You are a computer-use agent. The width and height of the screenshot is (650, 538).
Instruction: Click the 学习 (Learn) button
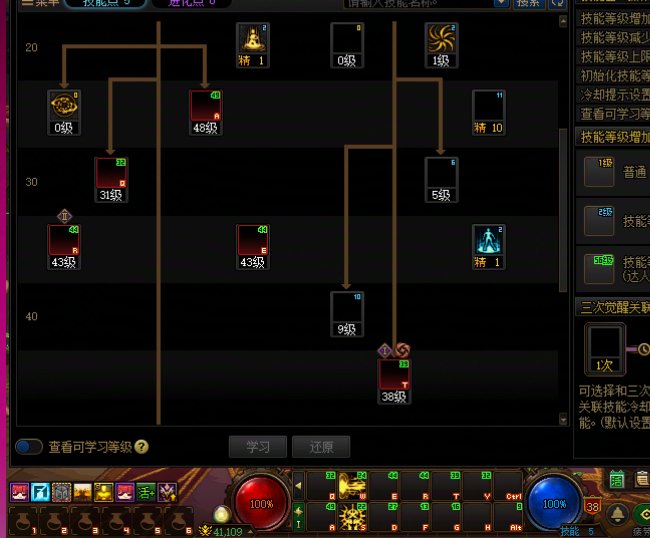pos(258,447)
